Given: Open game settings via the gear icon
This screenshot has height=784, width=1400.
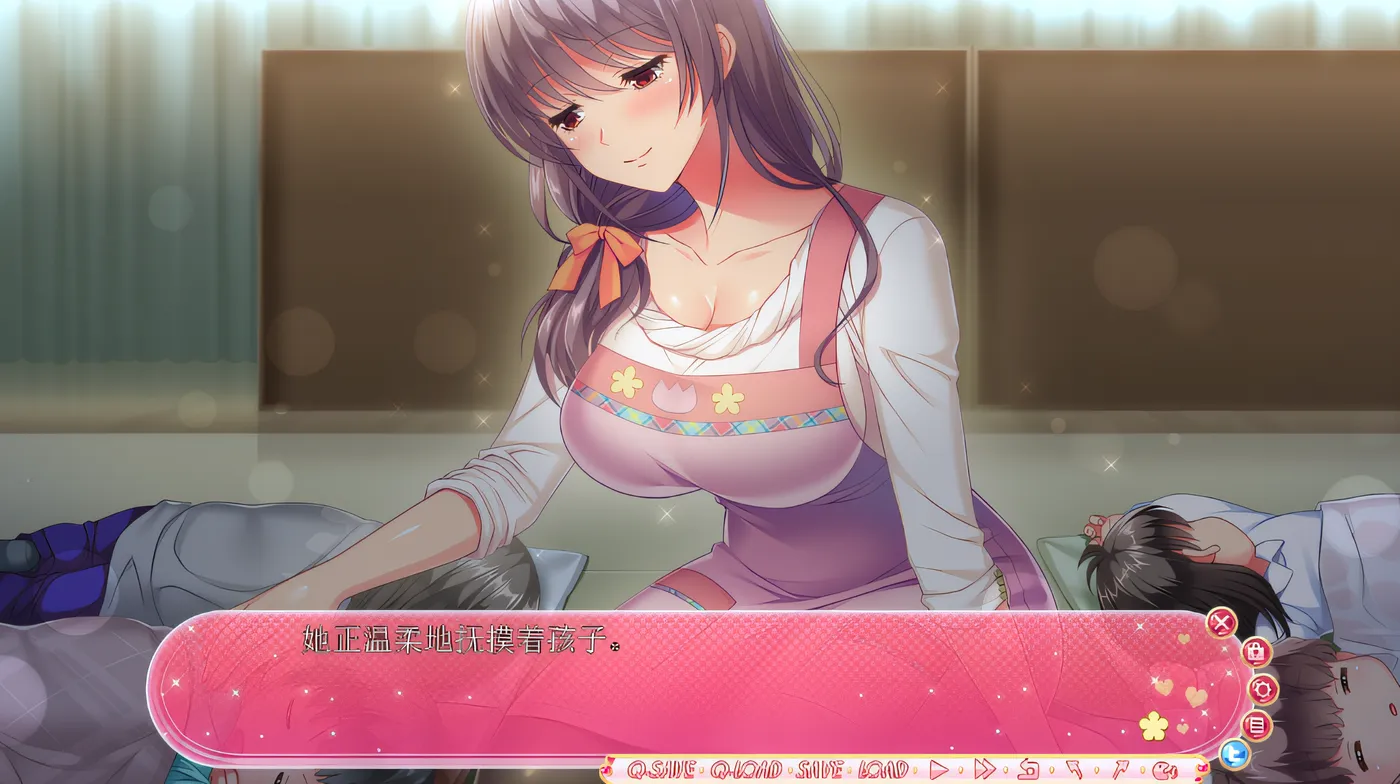Looking at the screenshot, I should tap(1263, 689).
